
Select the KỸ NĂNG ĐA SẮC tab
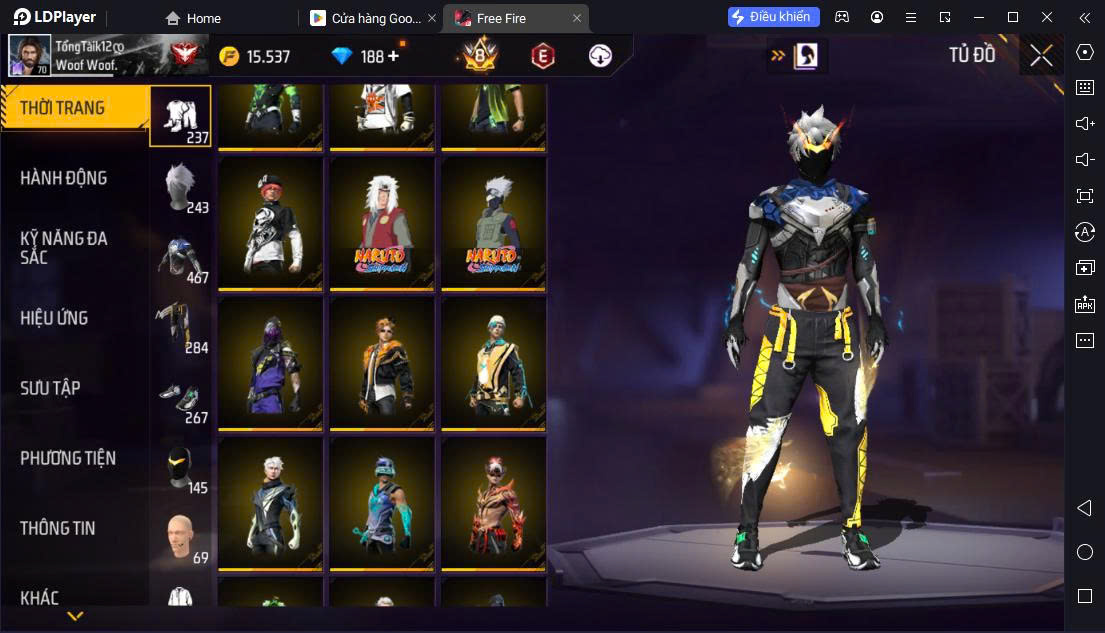(63, 247)
